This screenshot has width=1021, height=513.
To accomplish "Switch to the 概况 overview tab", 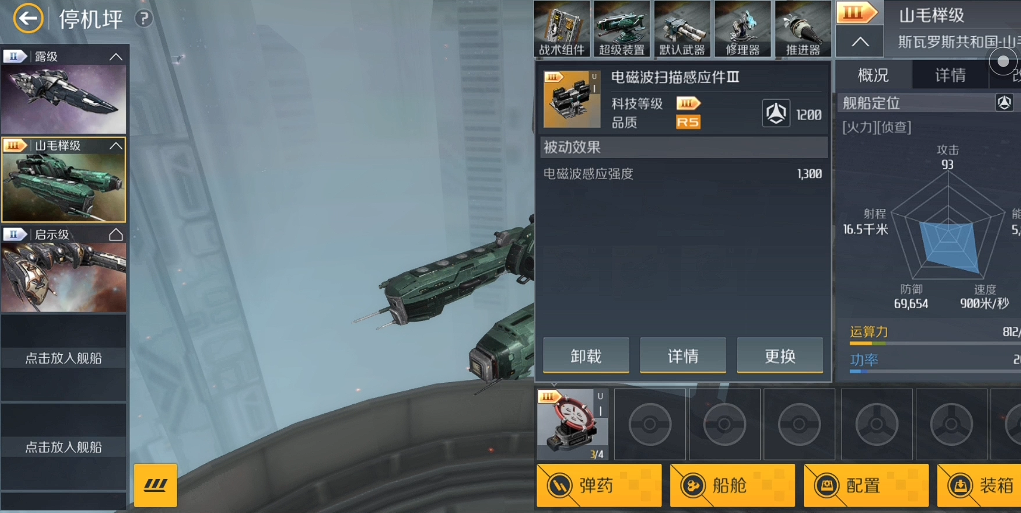I will [x=873, y=76].
